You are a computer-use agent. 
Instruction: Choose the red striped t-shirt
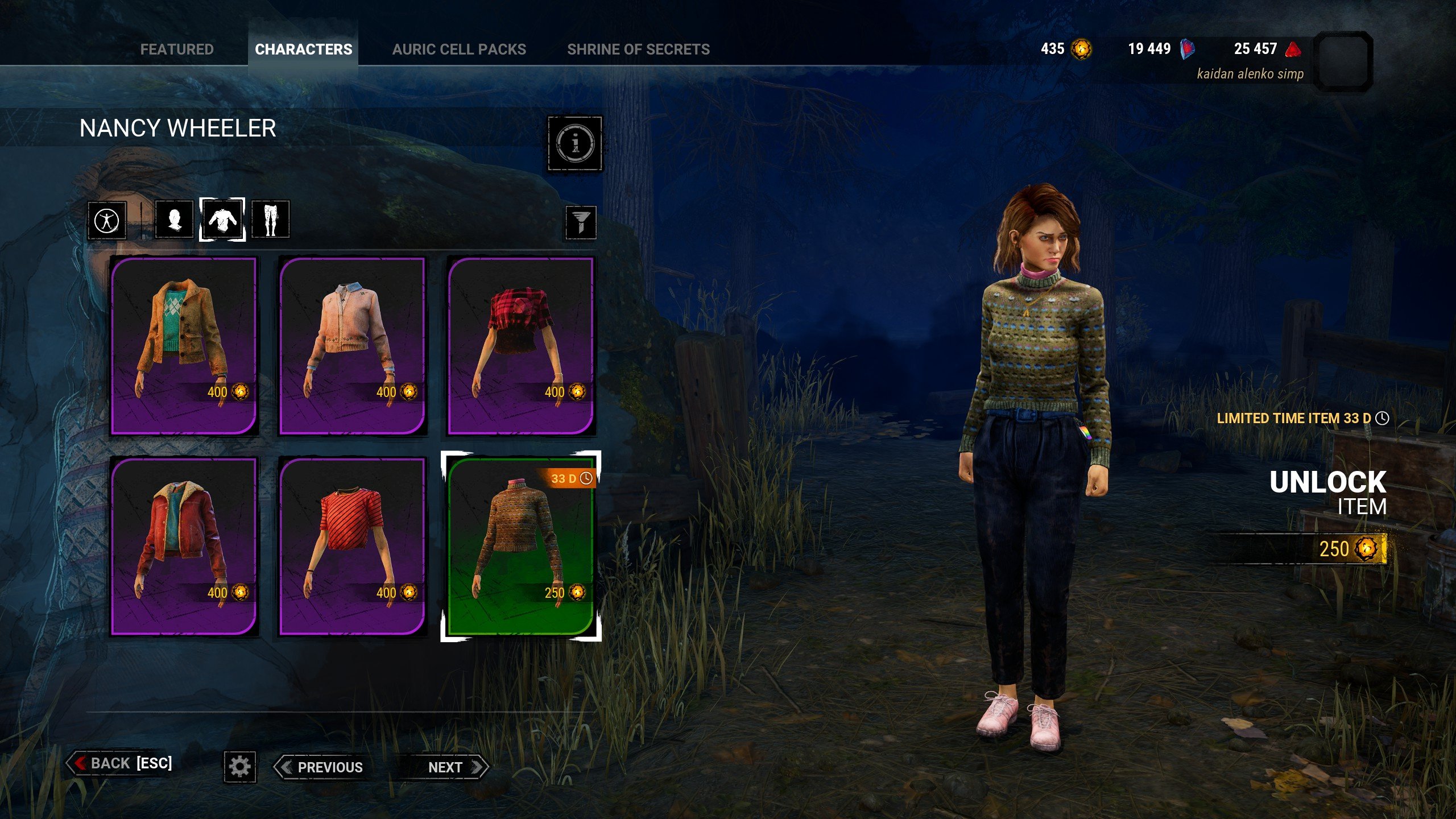click(x=352, y=546)
